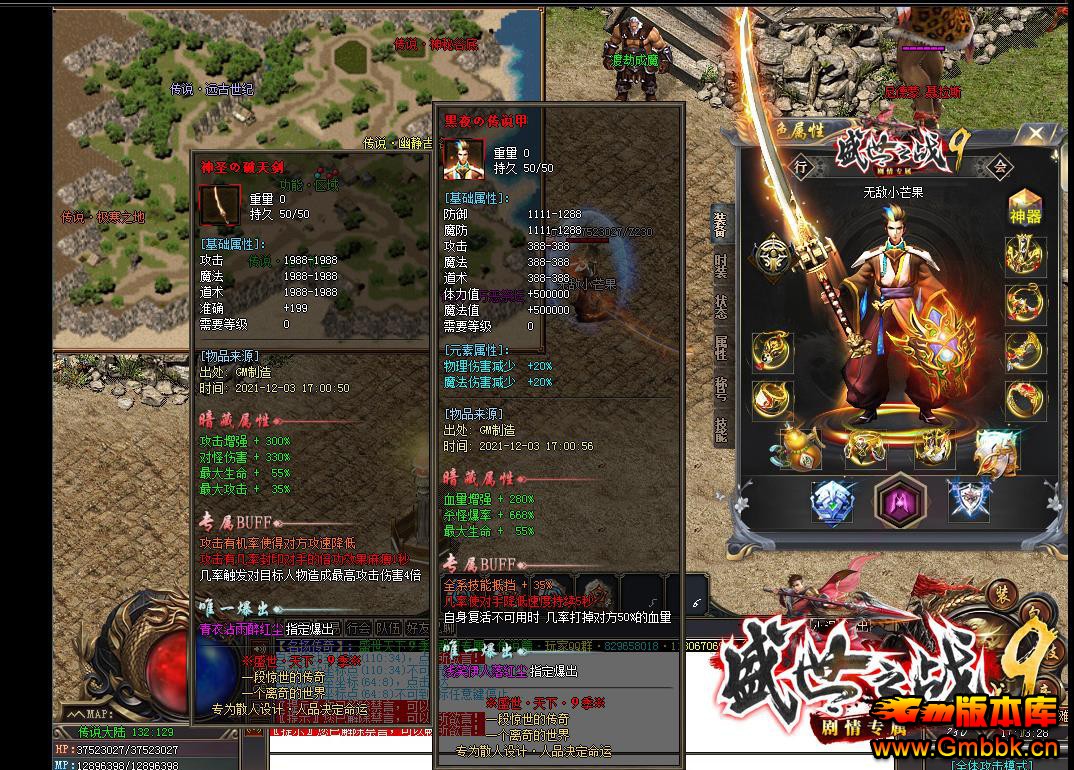This screenshot has width=1074, height=770.
Task: Open the 行会 guild chat tab
Action: 359,628
